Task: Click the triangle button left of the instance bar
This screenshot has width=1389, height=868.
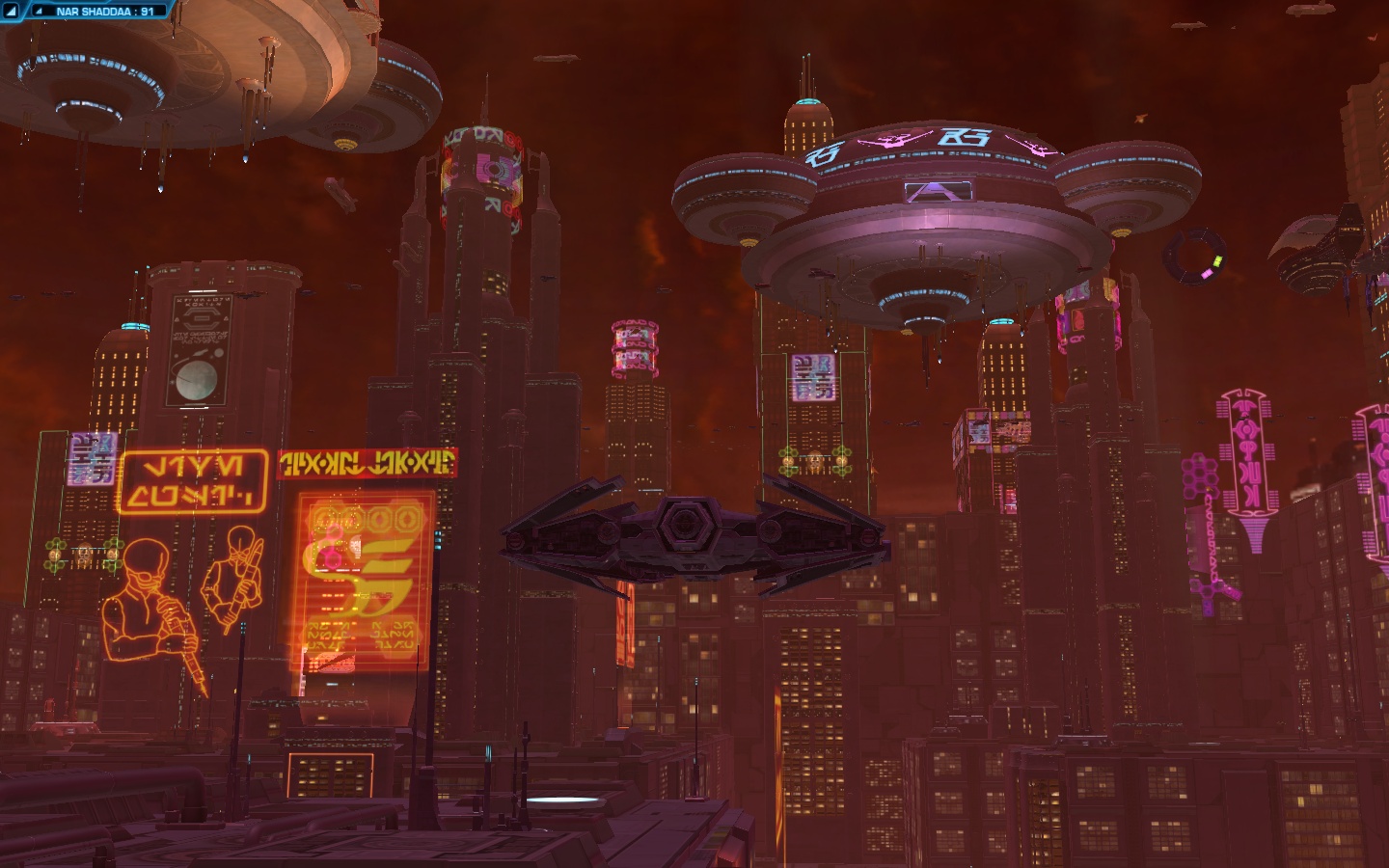Action: click(12, 12)
